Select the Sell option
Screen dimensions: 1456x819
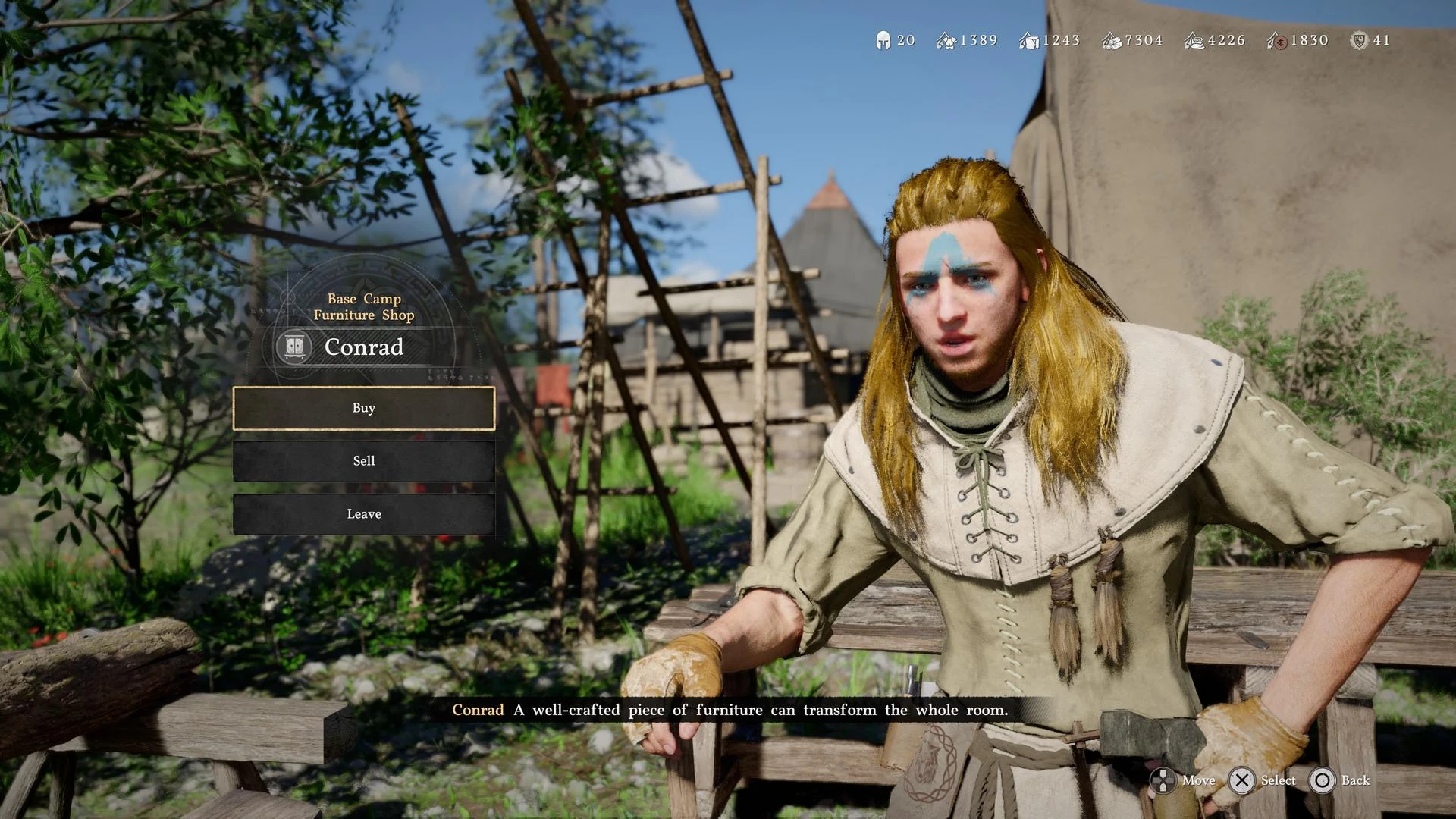[364, 461]
